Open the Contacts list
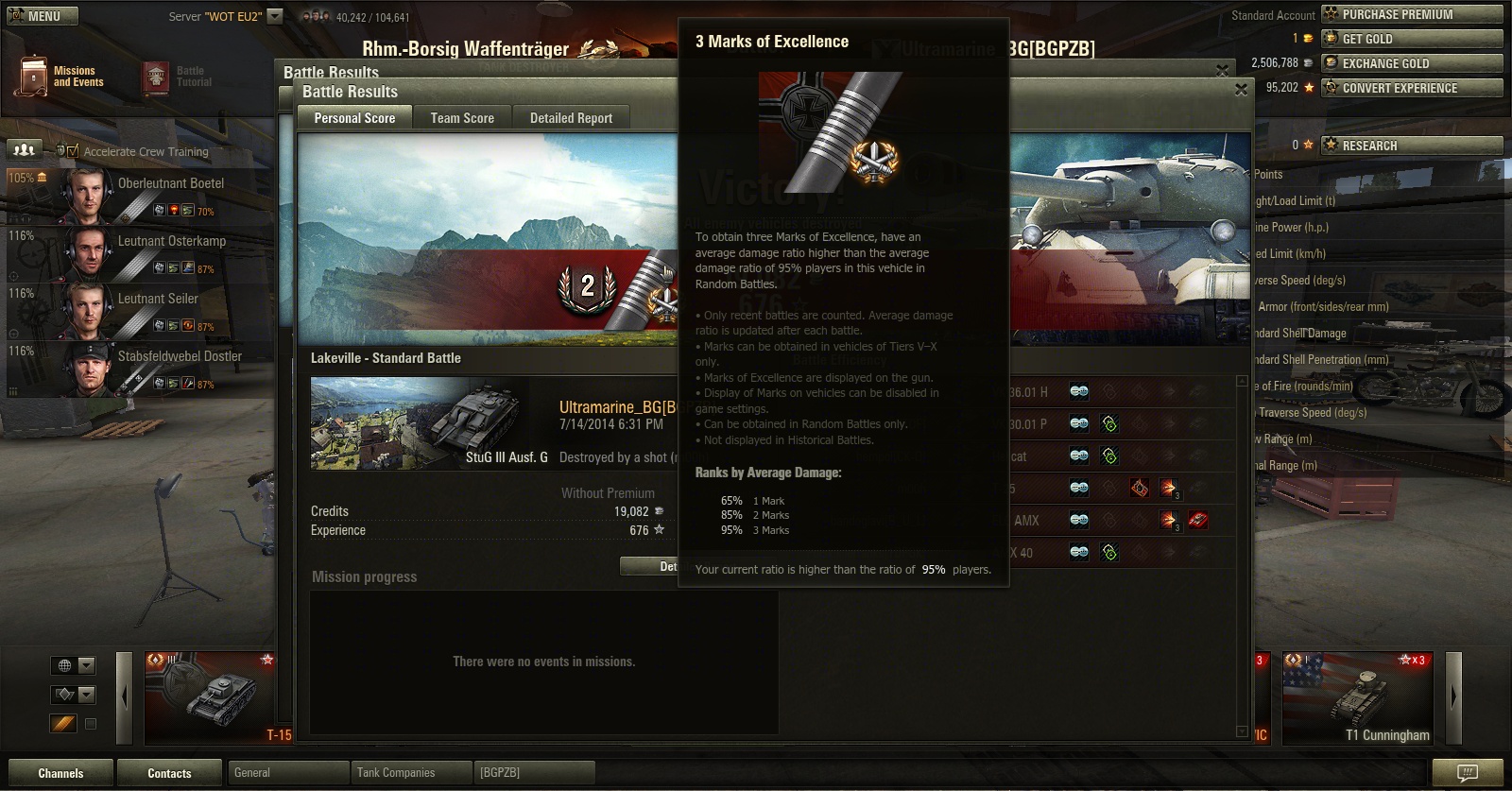Image resolution: width=1512 pixels, height=791 pixels. click(169, 773)
